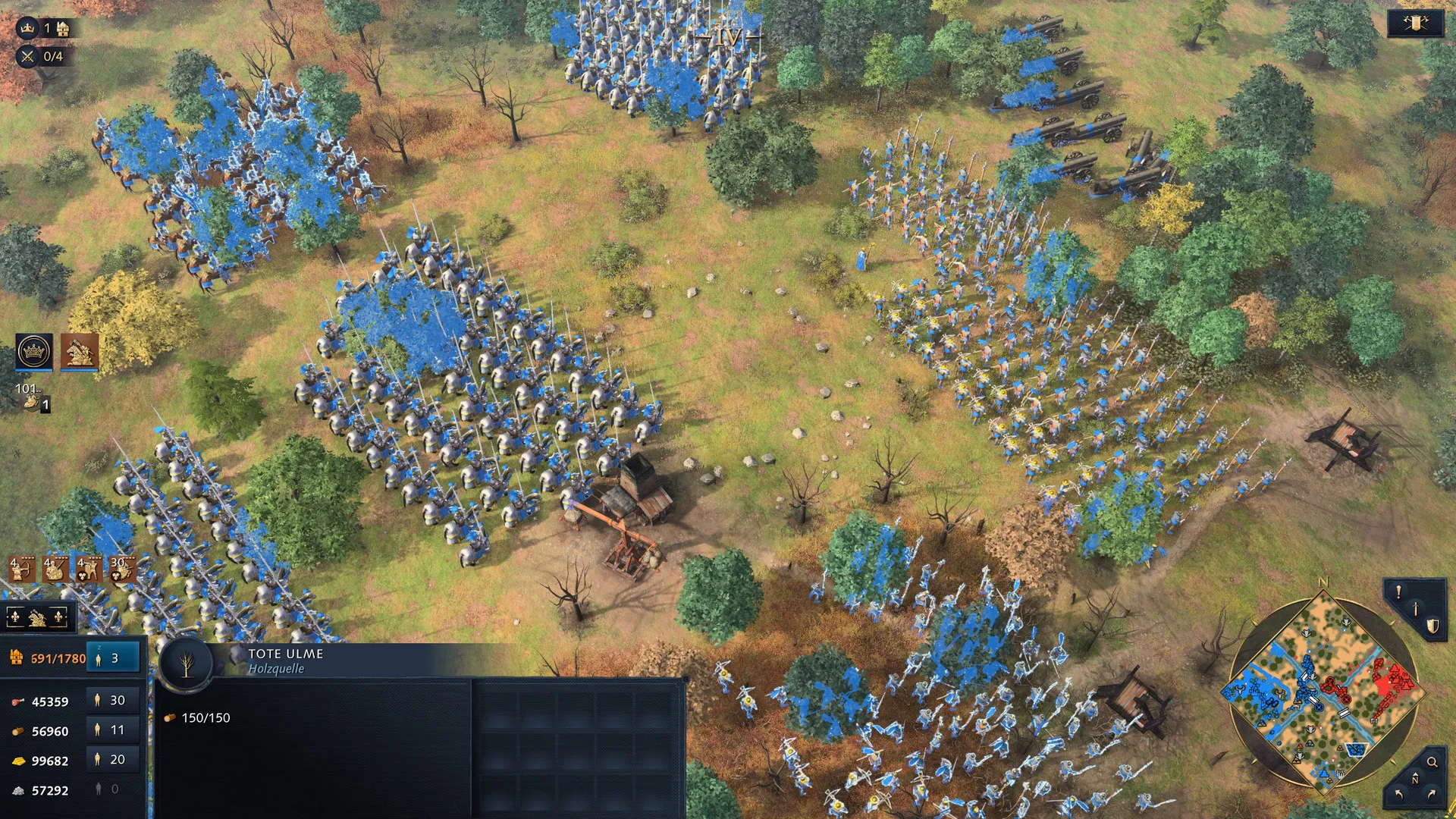Select the king crown hero portrait
Viewport: 1456px width, 819px height.
34,351
